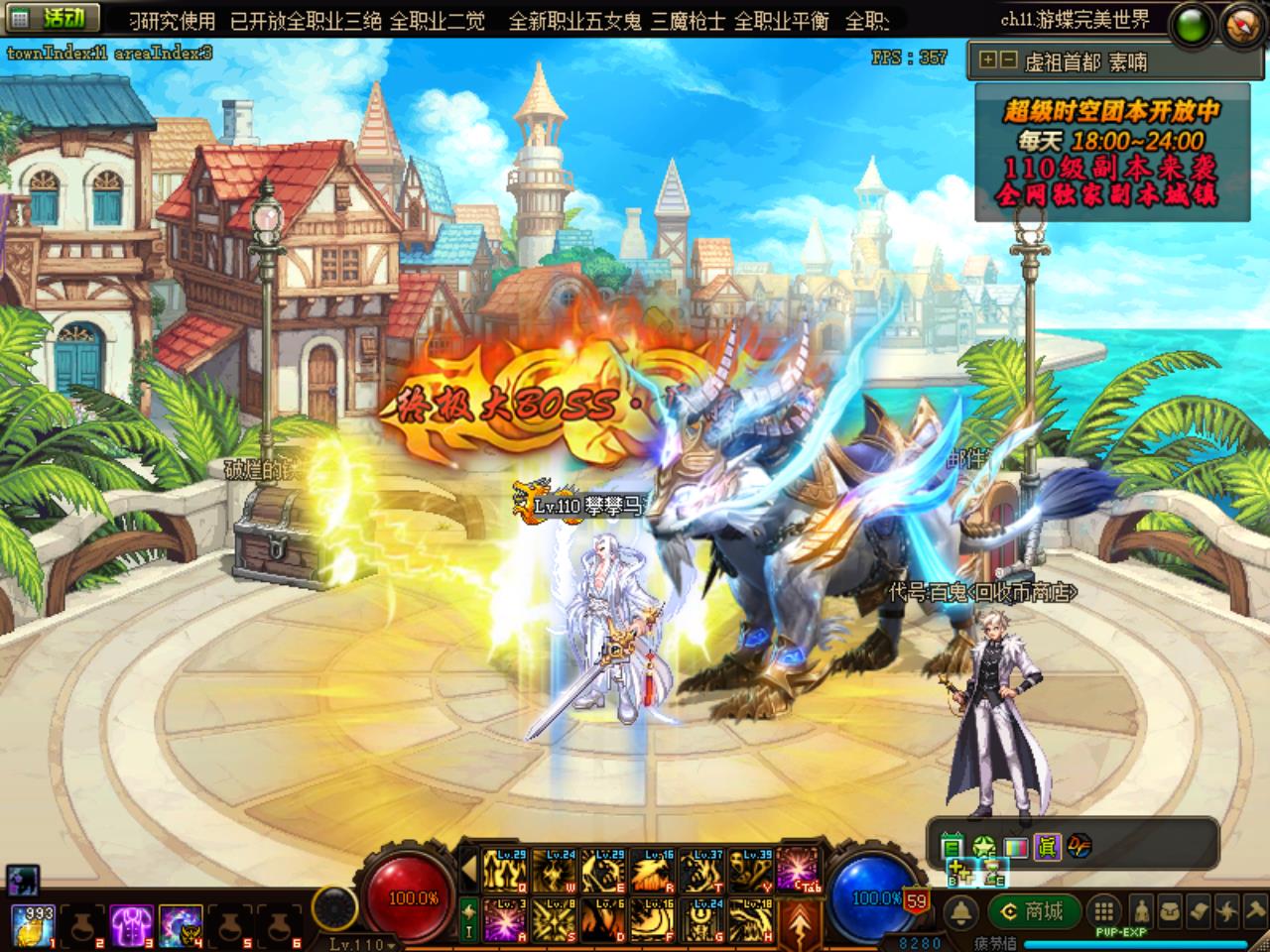Click the notification bell icon
Screen dimensions: 1270x952
pyautogui.click(x=959, y=911)
